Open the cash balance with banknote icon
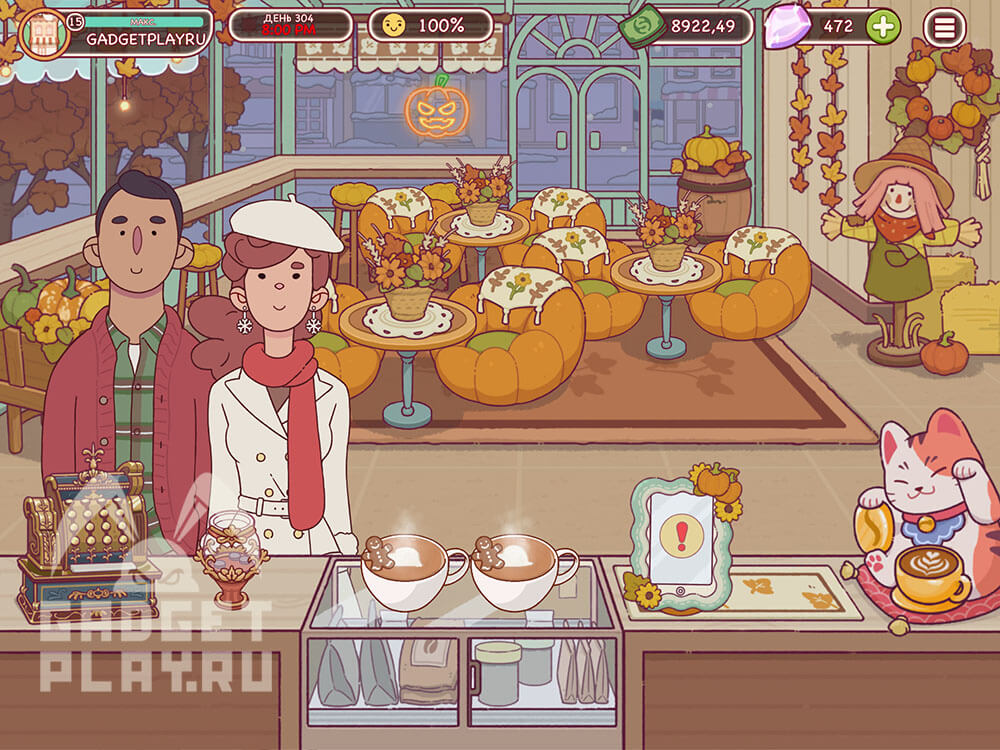 (x=692, y=26)
